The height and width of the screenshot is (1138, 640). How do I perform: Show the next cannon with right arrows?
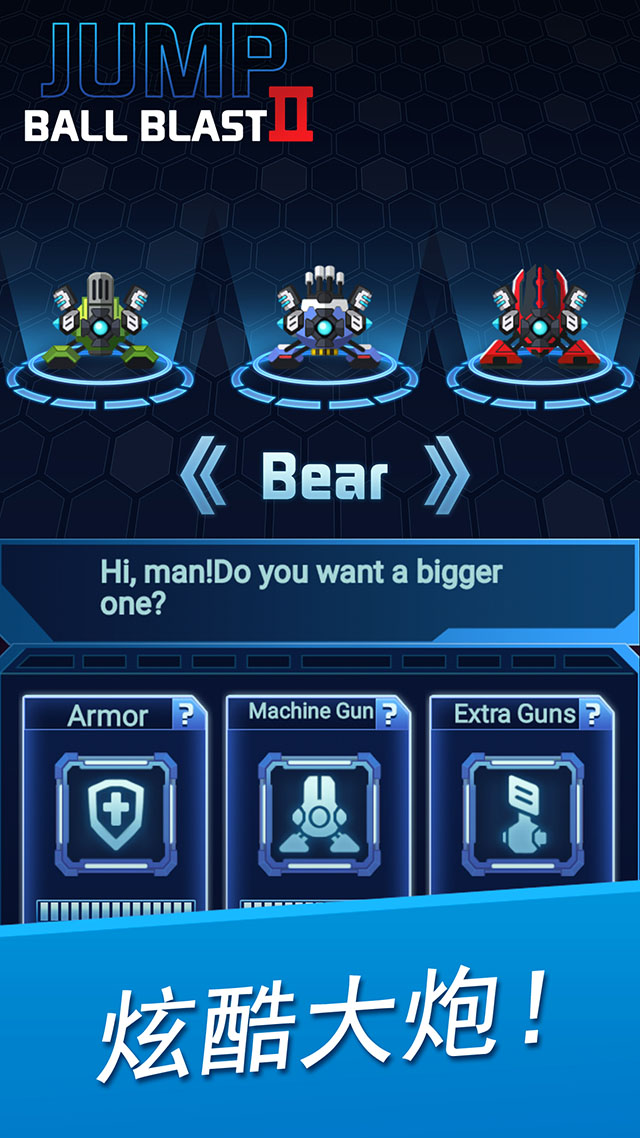tap(446, 479)
